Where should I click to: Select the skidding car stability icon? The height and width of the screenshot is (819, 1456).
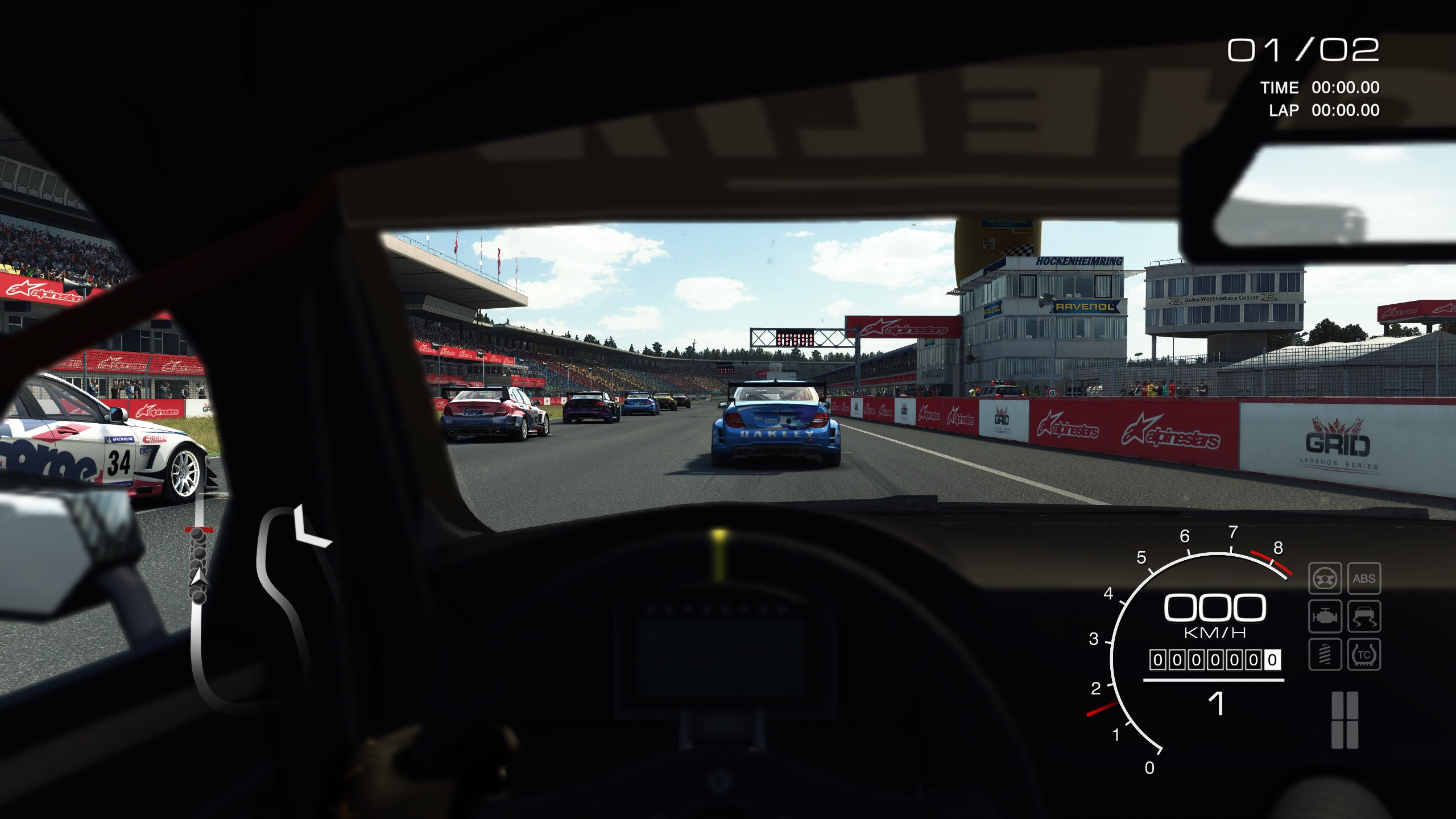pyautogui.click(x=1364, y=617)
